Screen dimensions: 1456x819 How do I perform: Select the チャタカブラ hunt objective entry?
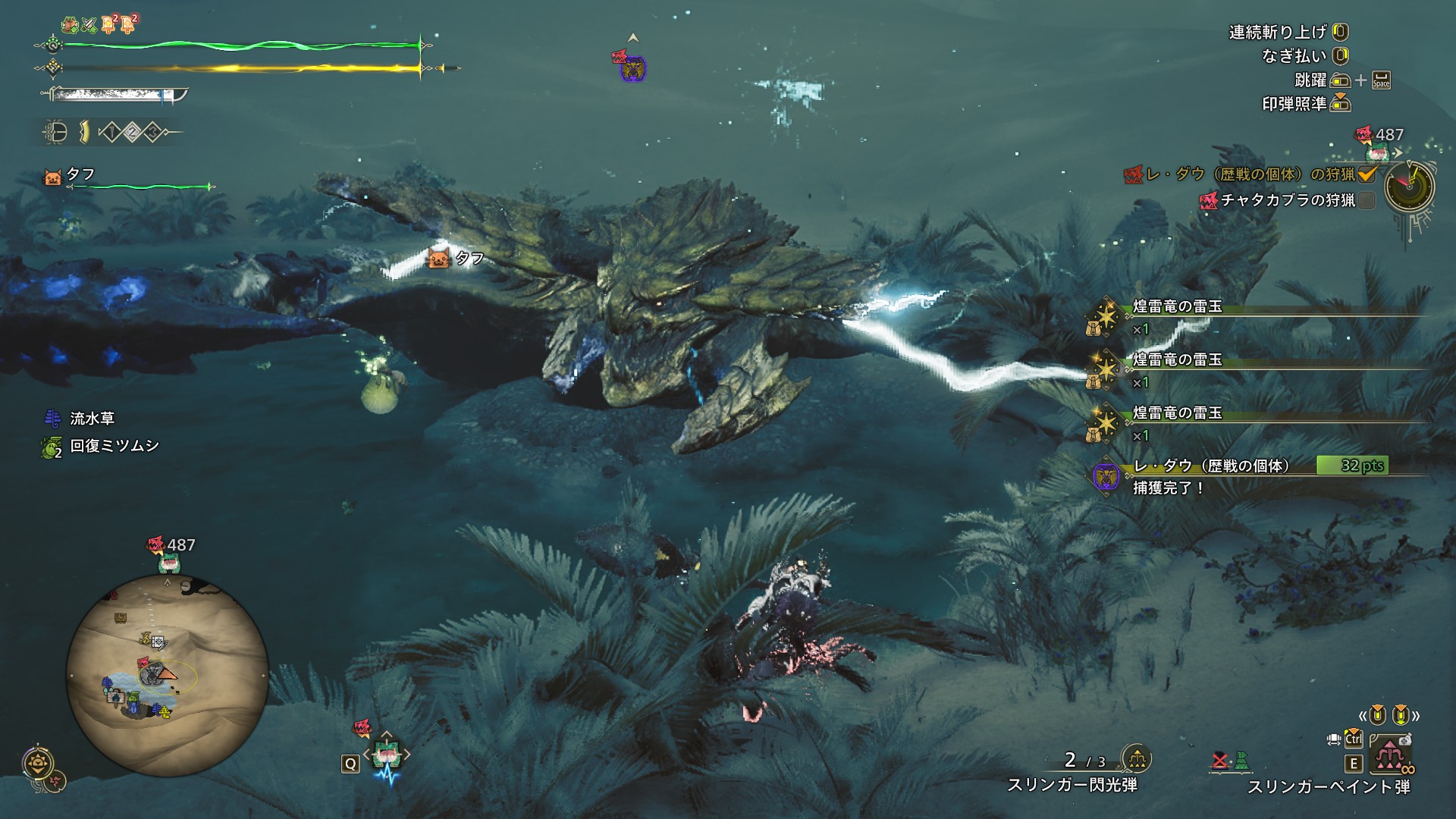(1288, 200)
